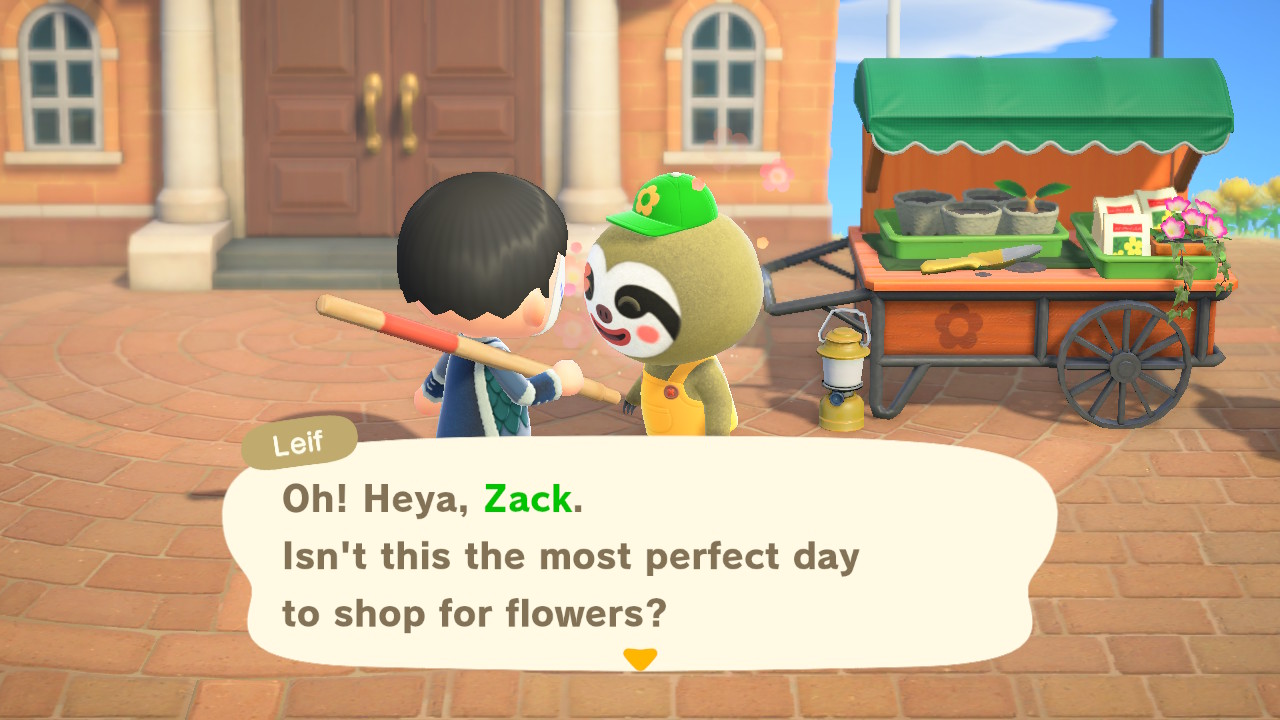1280x720 pixels.
Task: Click Leif's dialogue speech bubble
Action: click(x=640, y=555)
